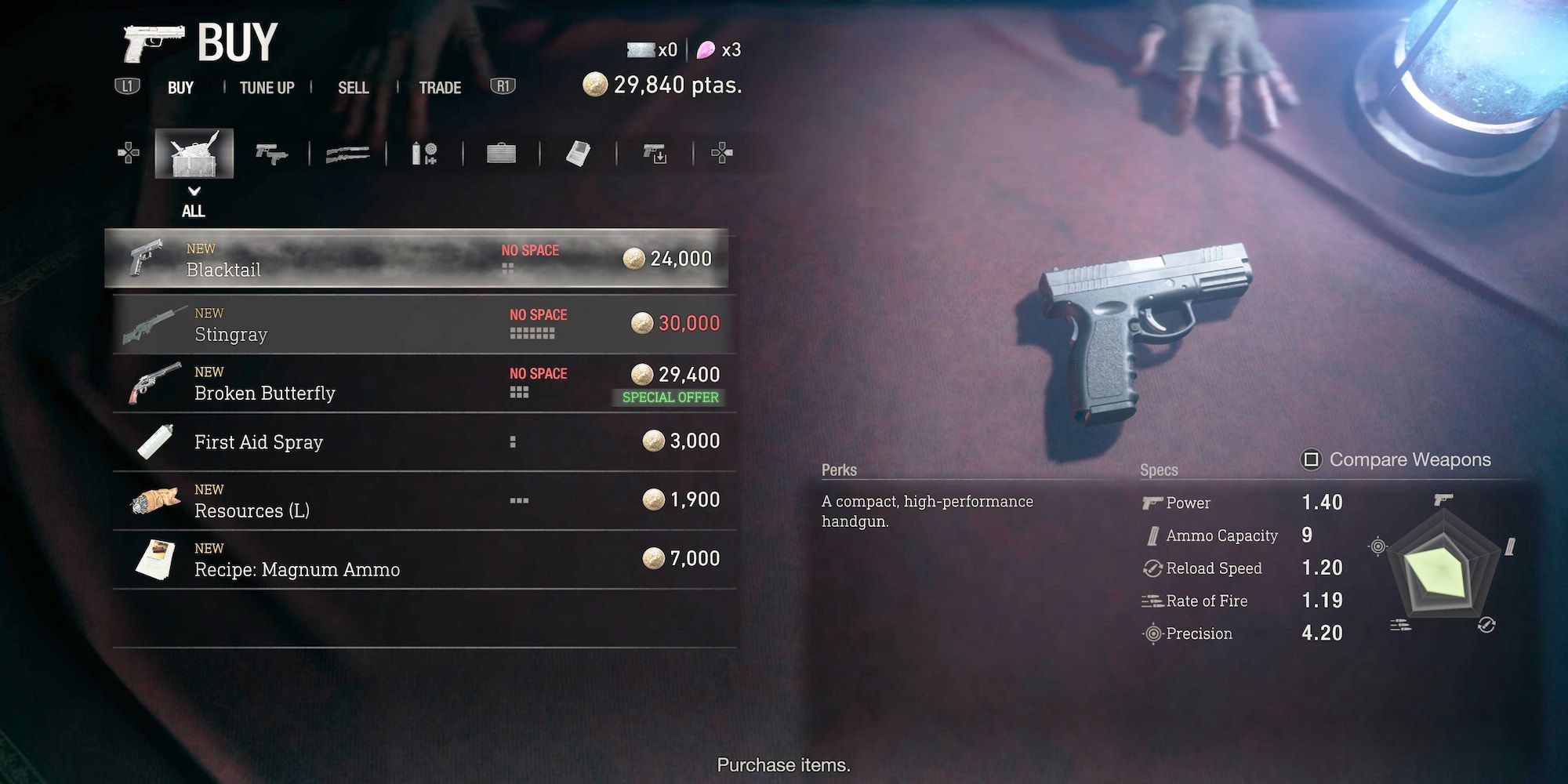Open the rifles and shotguns category icon
The image size is (1568, 784).
coord(346,153)
